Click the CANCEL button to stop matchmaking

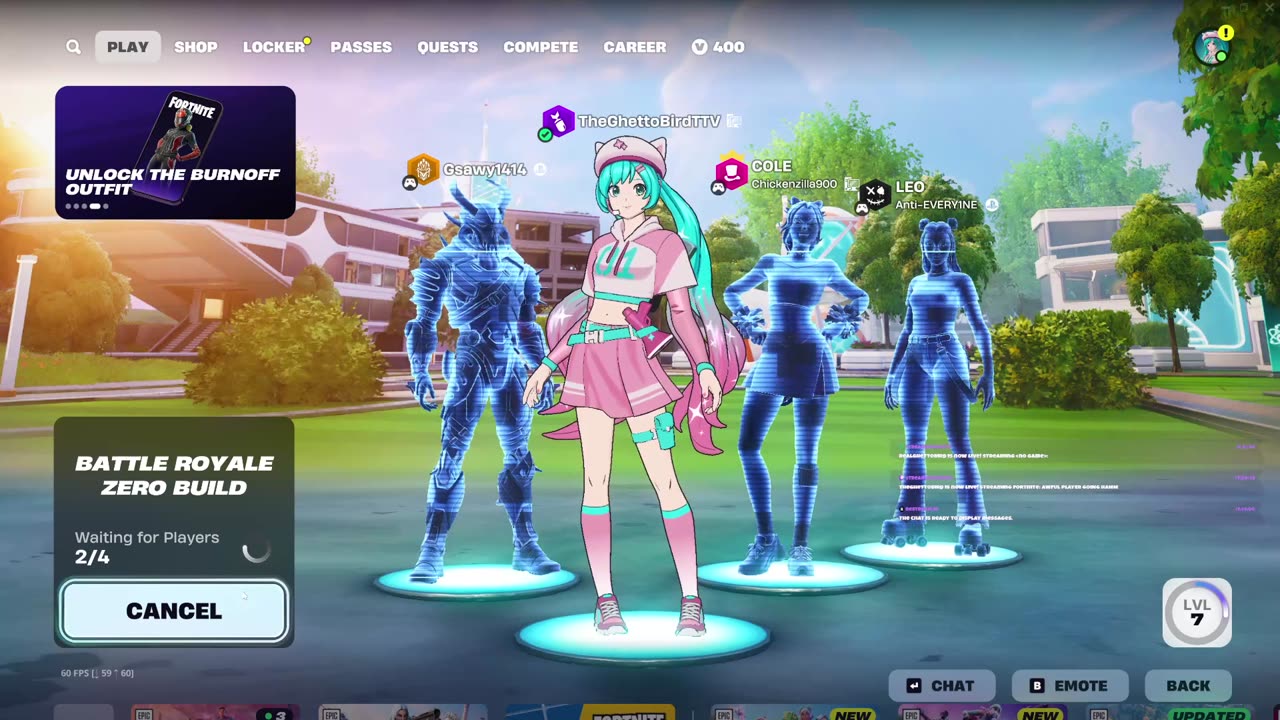click(174, 611)
